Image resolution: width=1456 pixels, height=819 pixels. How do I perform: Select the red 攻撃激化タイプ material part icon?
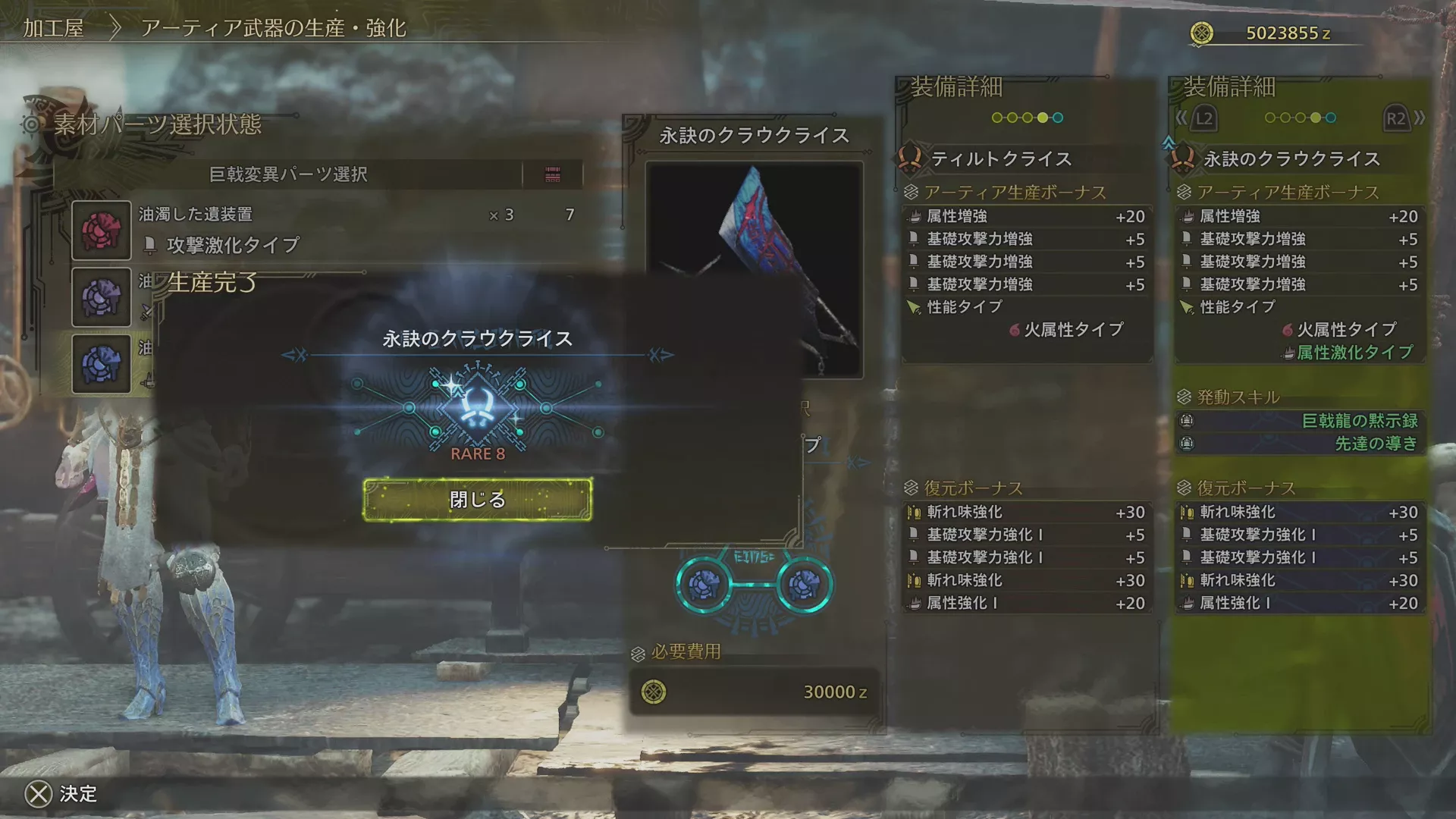pos(102,230)
